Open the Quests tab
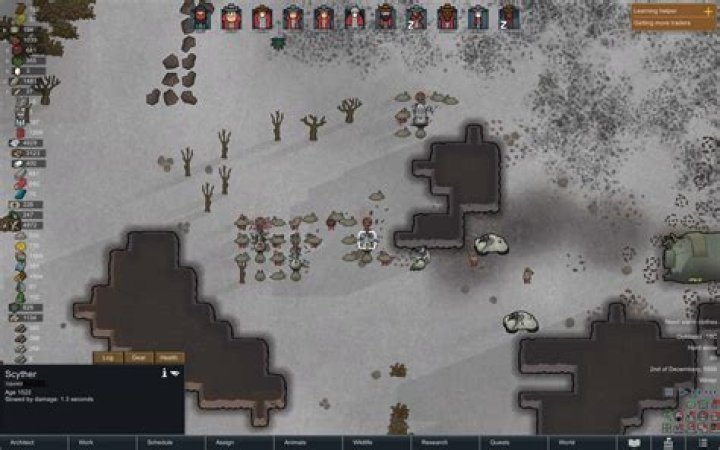 click(x=499, y=441)
